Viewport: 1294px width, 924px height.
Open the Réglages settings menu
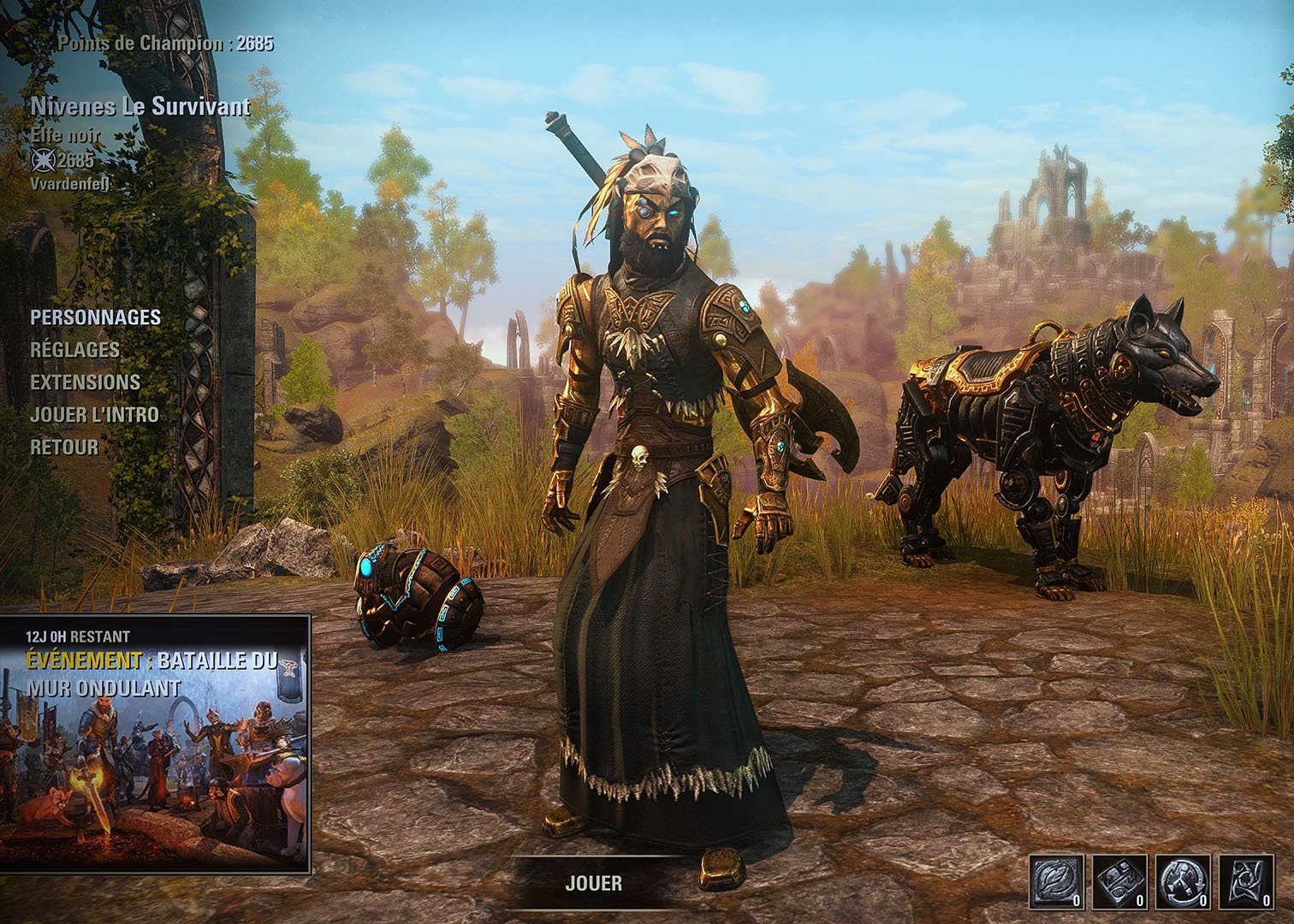click(75, 350)
